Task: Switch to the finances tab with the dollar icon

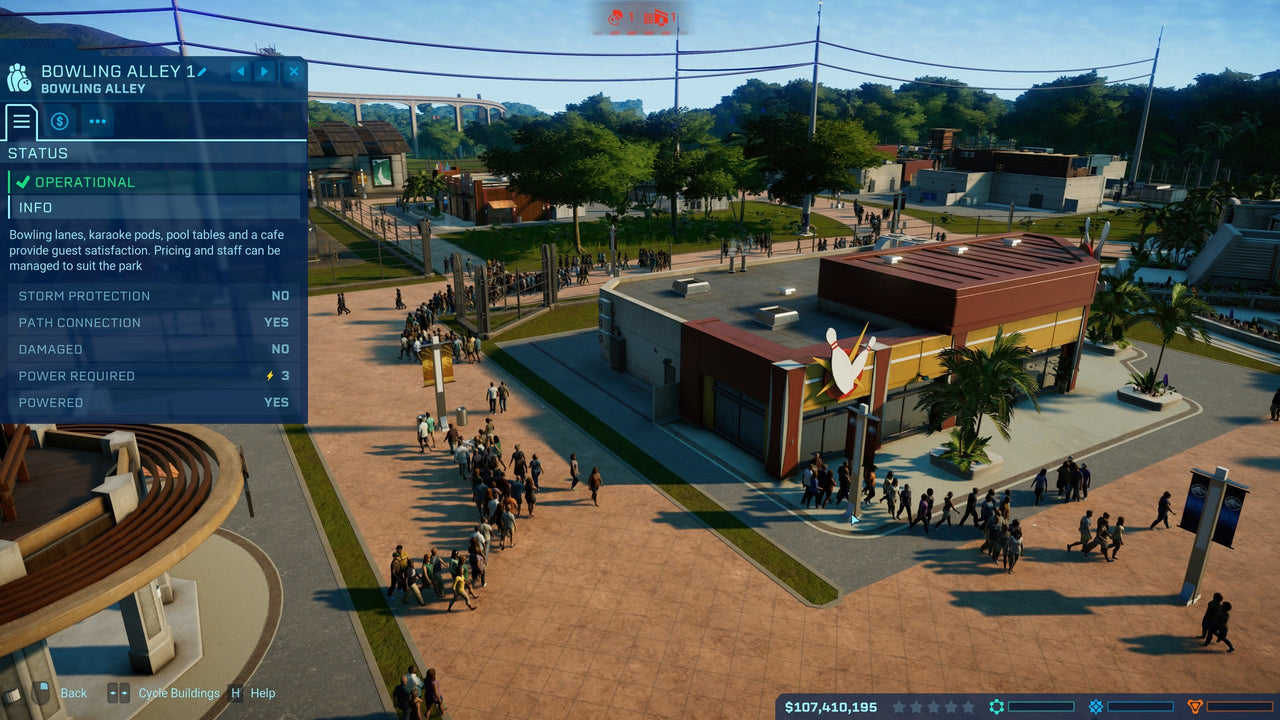Action: coord(59,121)
